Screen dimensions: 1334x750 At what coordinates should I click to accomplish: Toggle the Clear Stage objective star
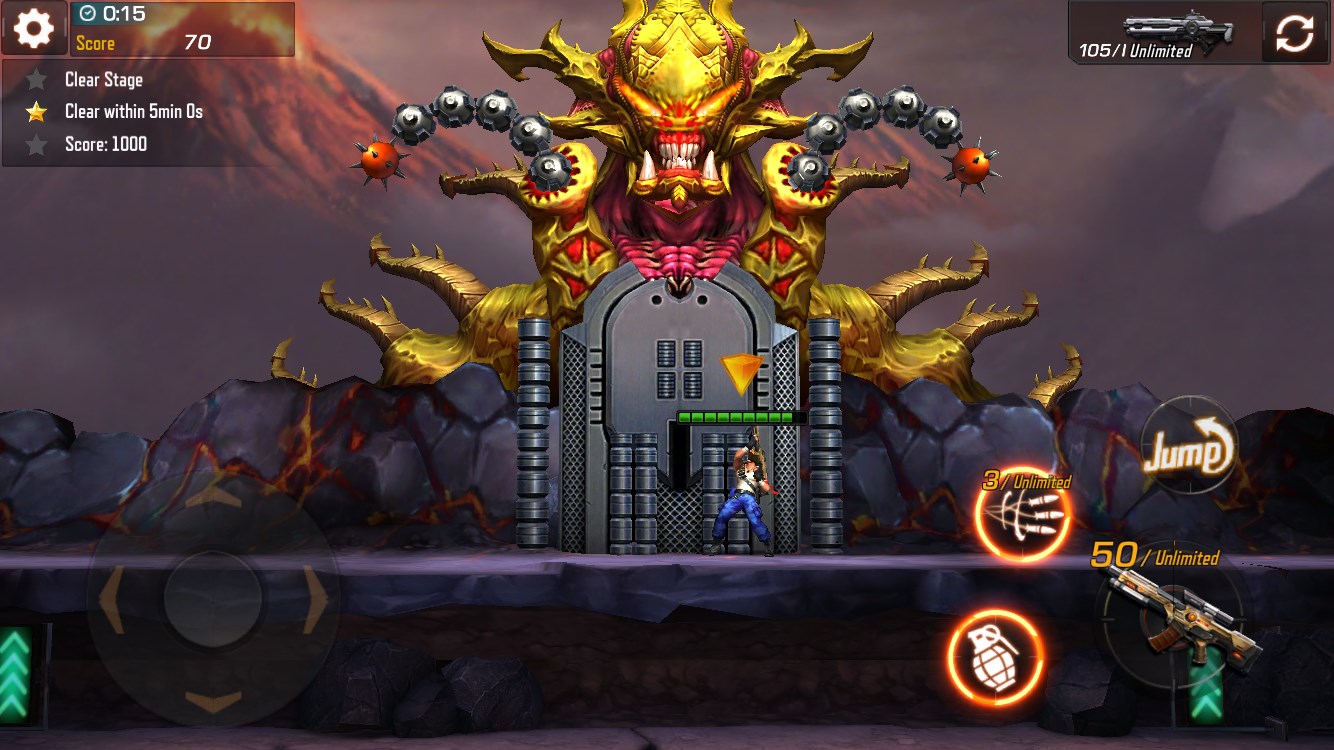coord(37,79)
